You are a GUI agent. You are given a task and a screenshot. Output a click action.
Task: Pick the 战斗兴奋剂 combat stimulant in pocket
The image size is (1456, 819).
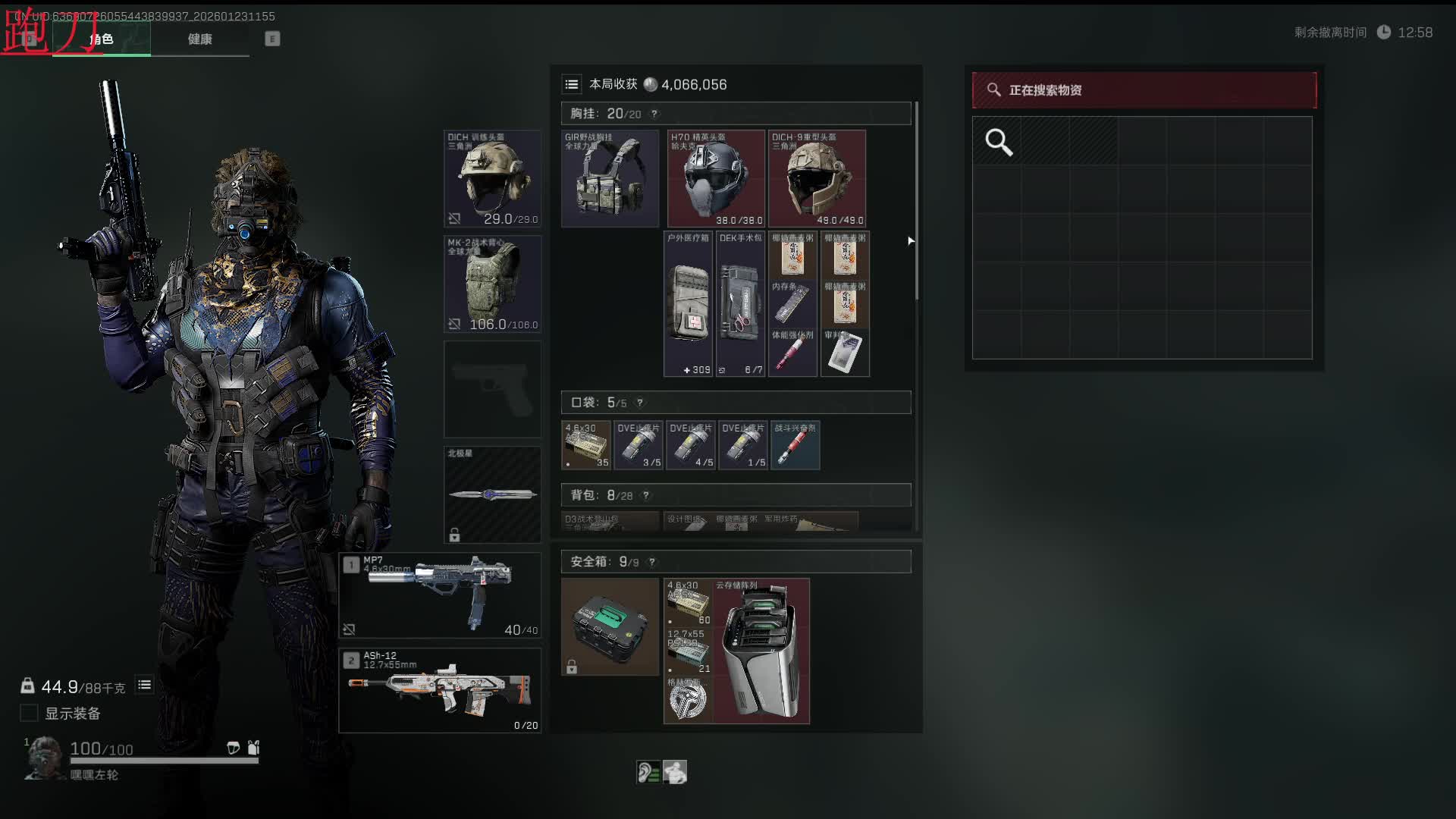795,446
